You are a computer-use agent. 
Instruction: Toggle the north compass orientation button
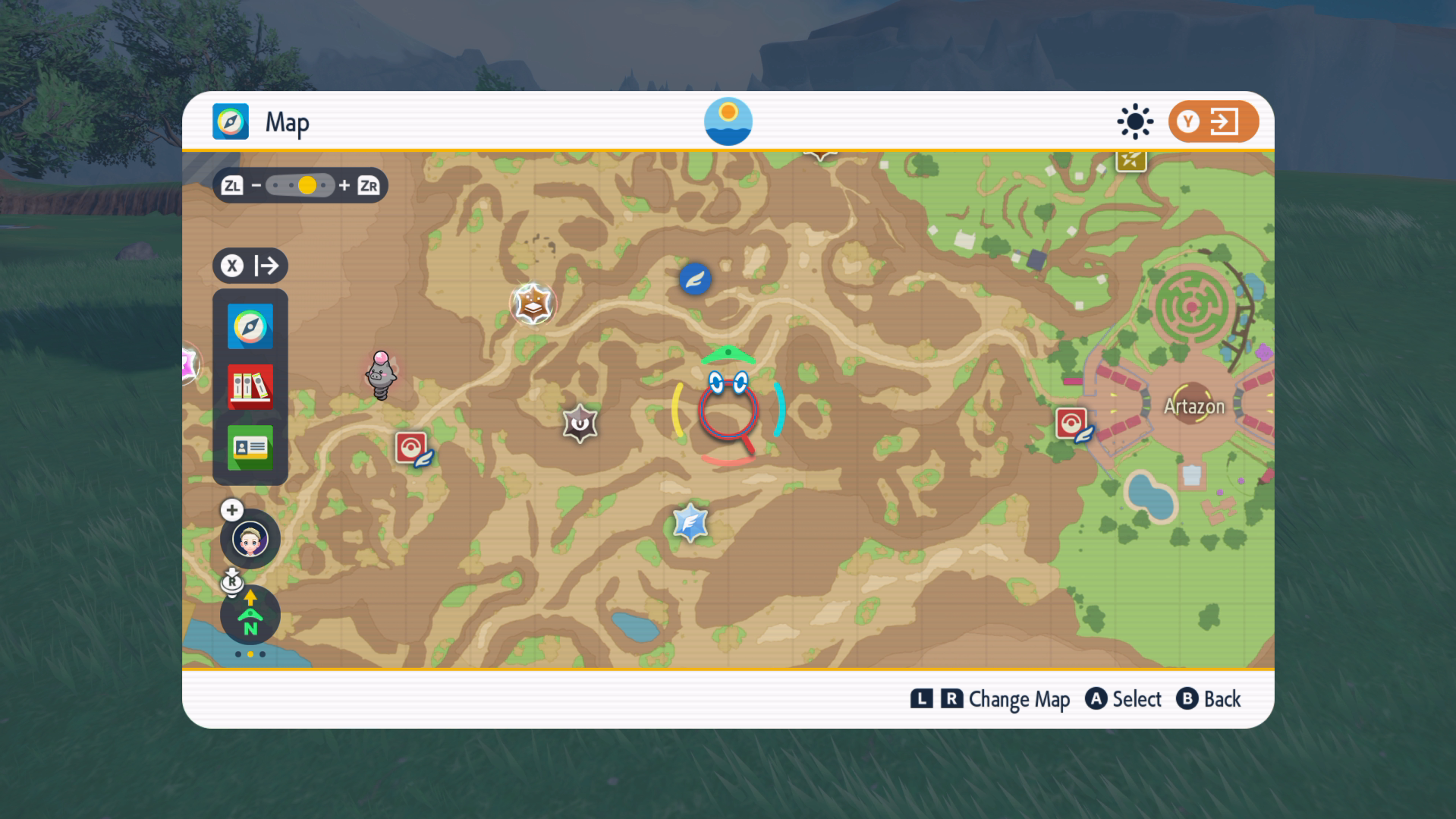pyautogui.click(x=250, y=615)
